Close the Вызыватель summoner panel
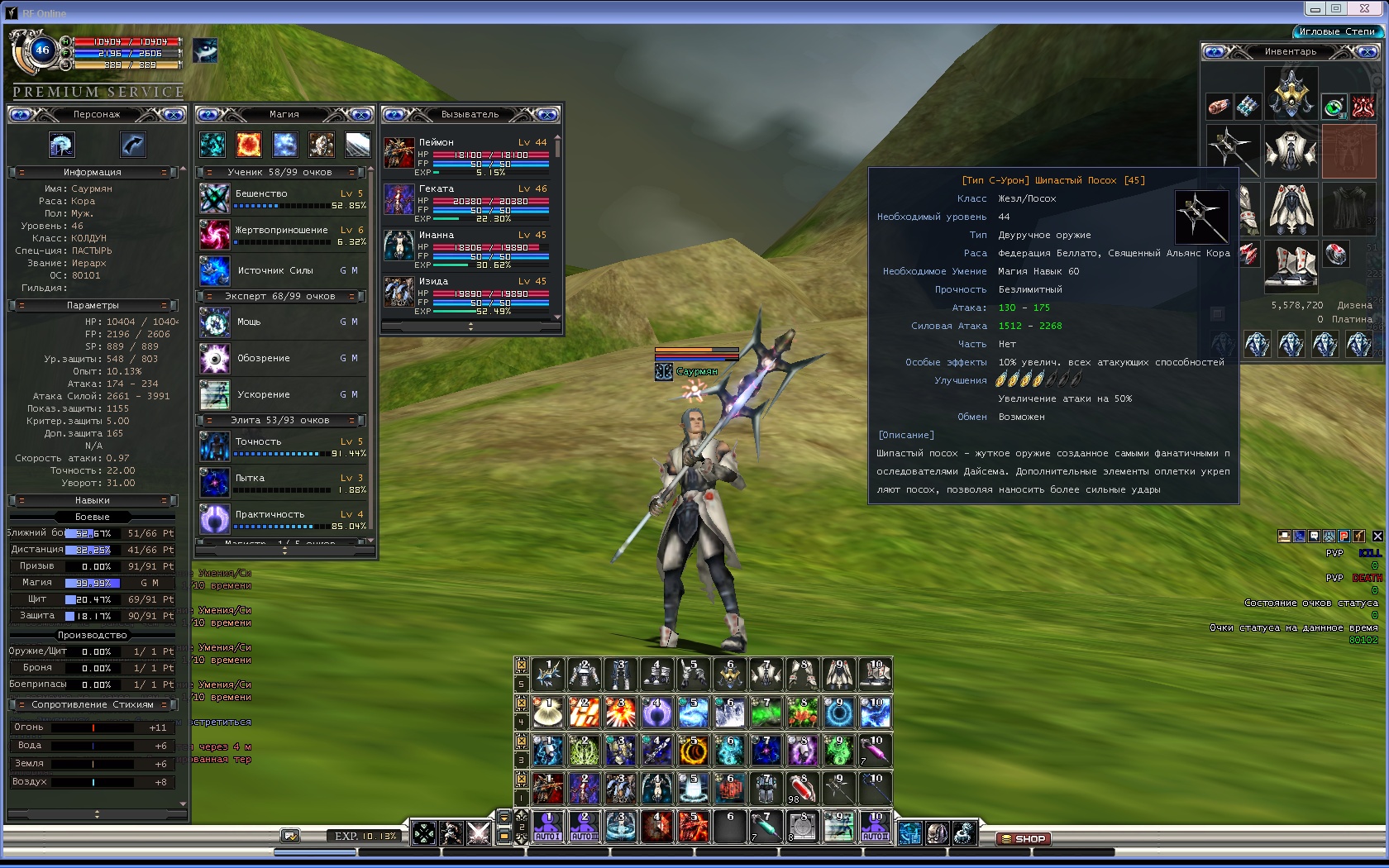Image resolution: width=1389 pixels, height=868 pixels. pyautogui.click(x=547, y=114)
